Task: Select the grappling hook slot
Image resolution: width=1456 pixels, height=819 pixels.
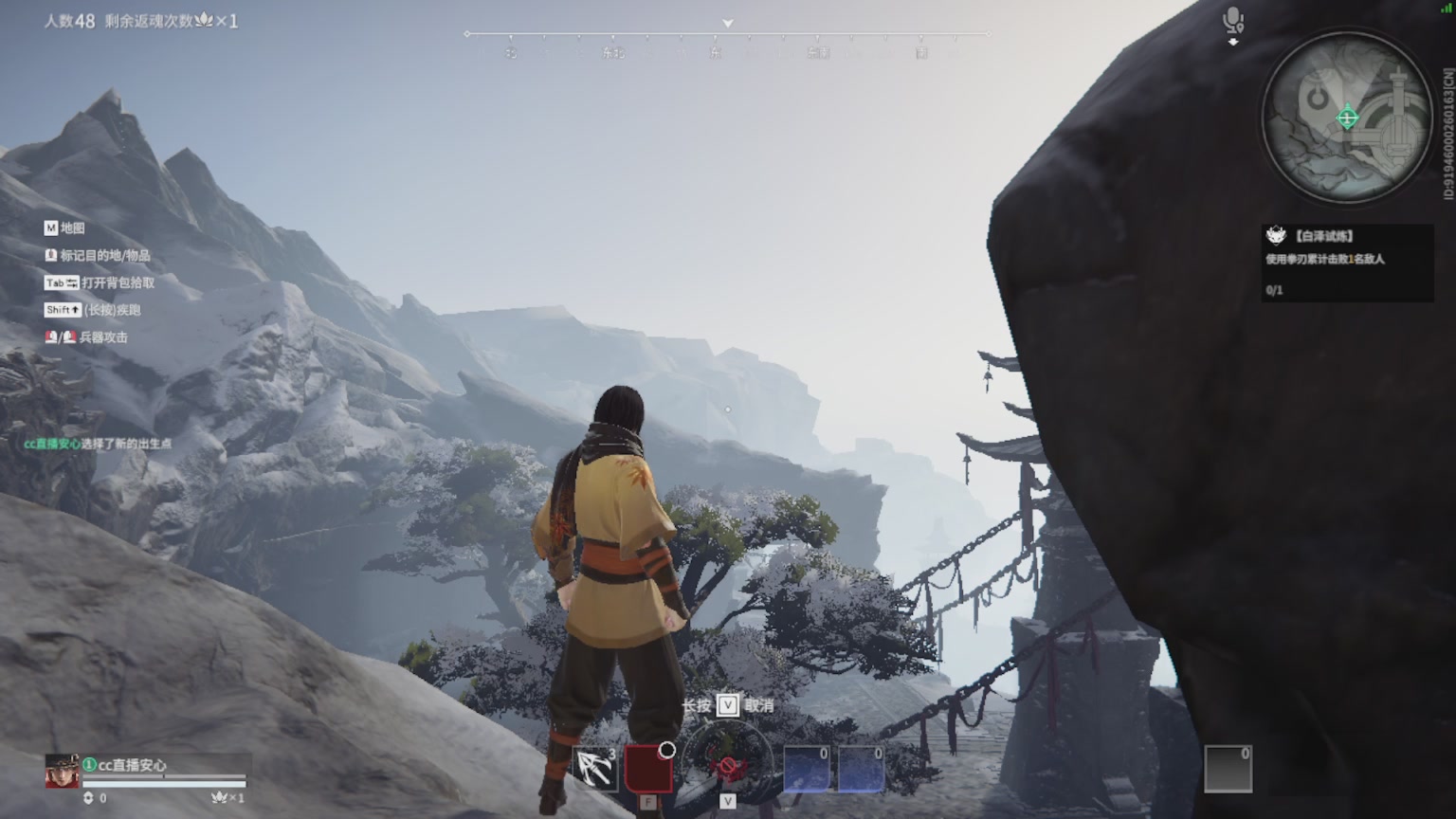Action: (595, 769)
